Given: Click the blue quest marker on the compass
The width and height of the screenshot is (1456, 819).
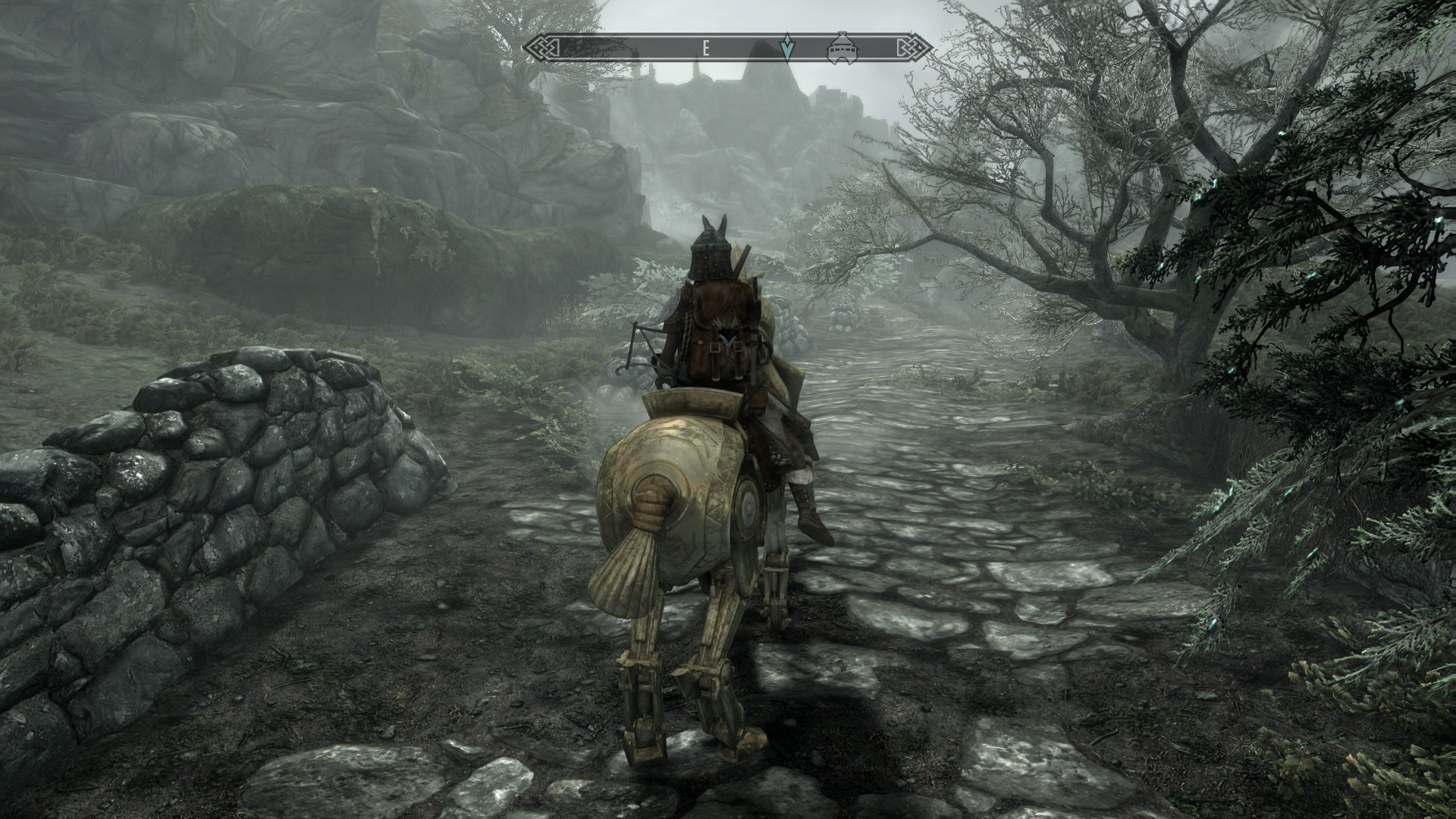Looking at the screenshot, I should point(788,48).
